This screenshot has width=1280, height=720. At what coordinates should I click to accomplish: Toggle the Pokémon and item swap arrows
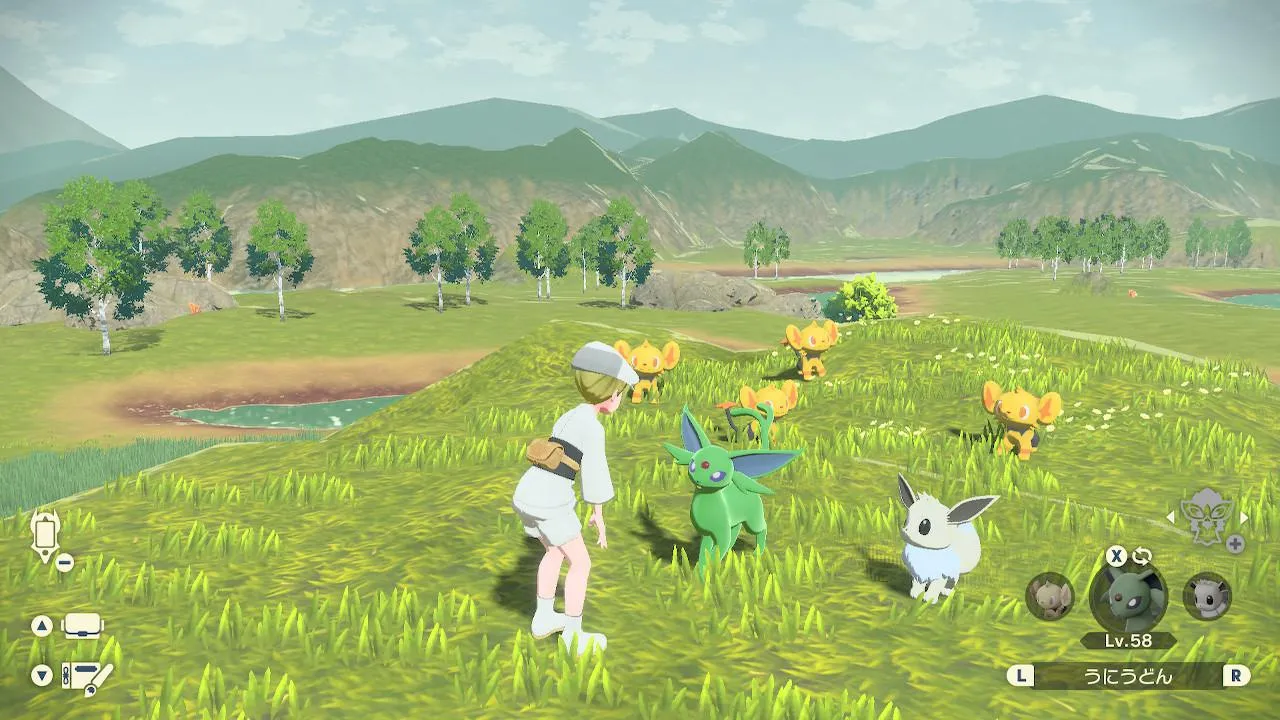1142,556
